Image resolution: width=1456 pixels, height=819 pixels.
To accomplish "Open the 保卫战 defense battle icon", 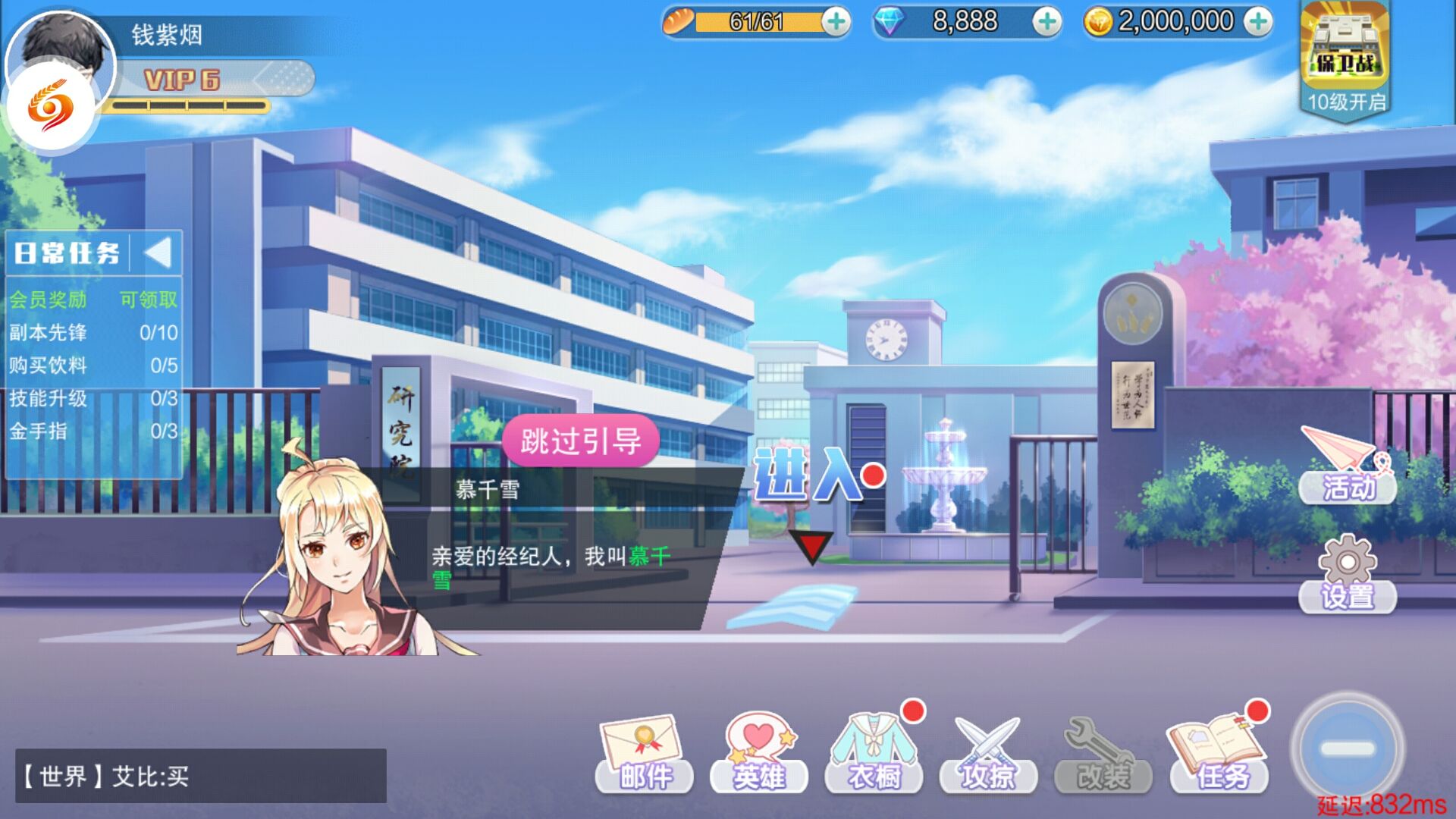I will coord(1345,57).
